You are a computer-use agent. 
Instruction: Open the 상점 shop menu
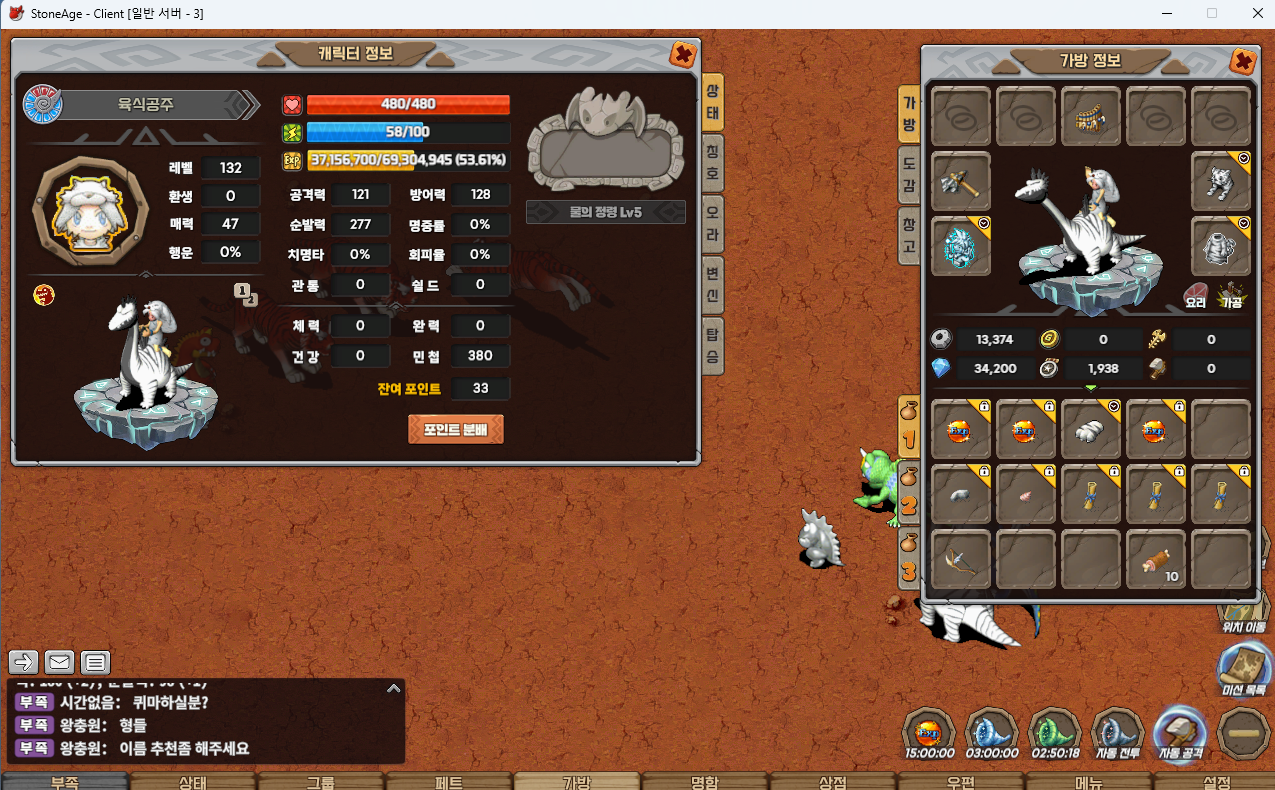click(832, 781)
